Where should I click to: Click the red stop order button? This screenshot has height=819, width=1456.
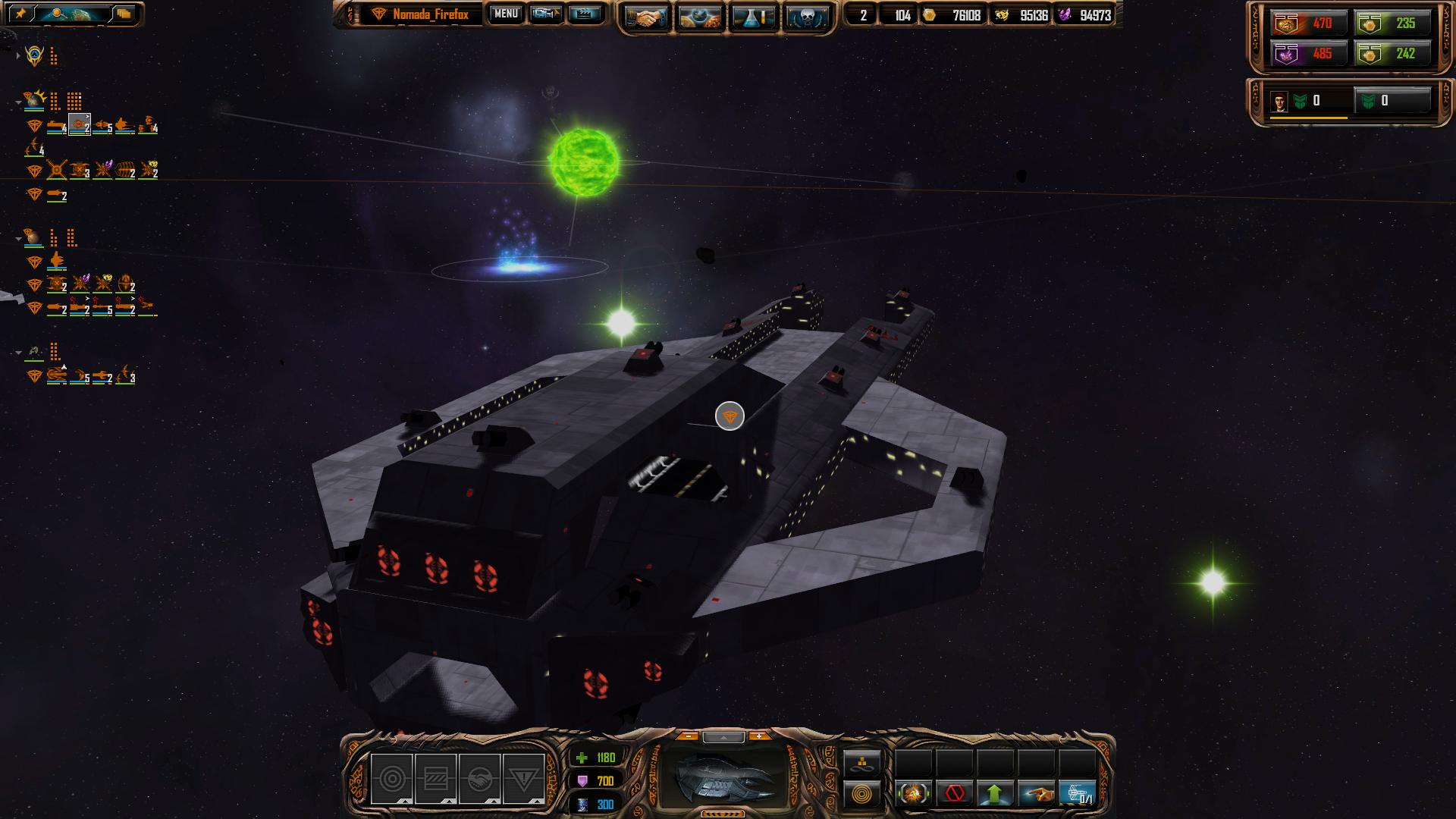click(955, 794)
